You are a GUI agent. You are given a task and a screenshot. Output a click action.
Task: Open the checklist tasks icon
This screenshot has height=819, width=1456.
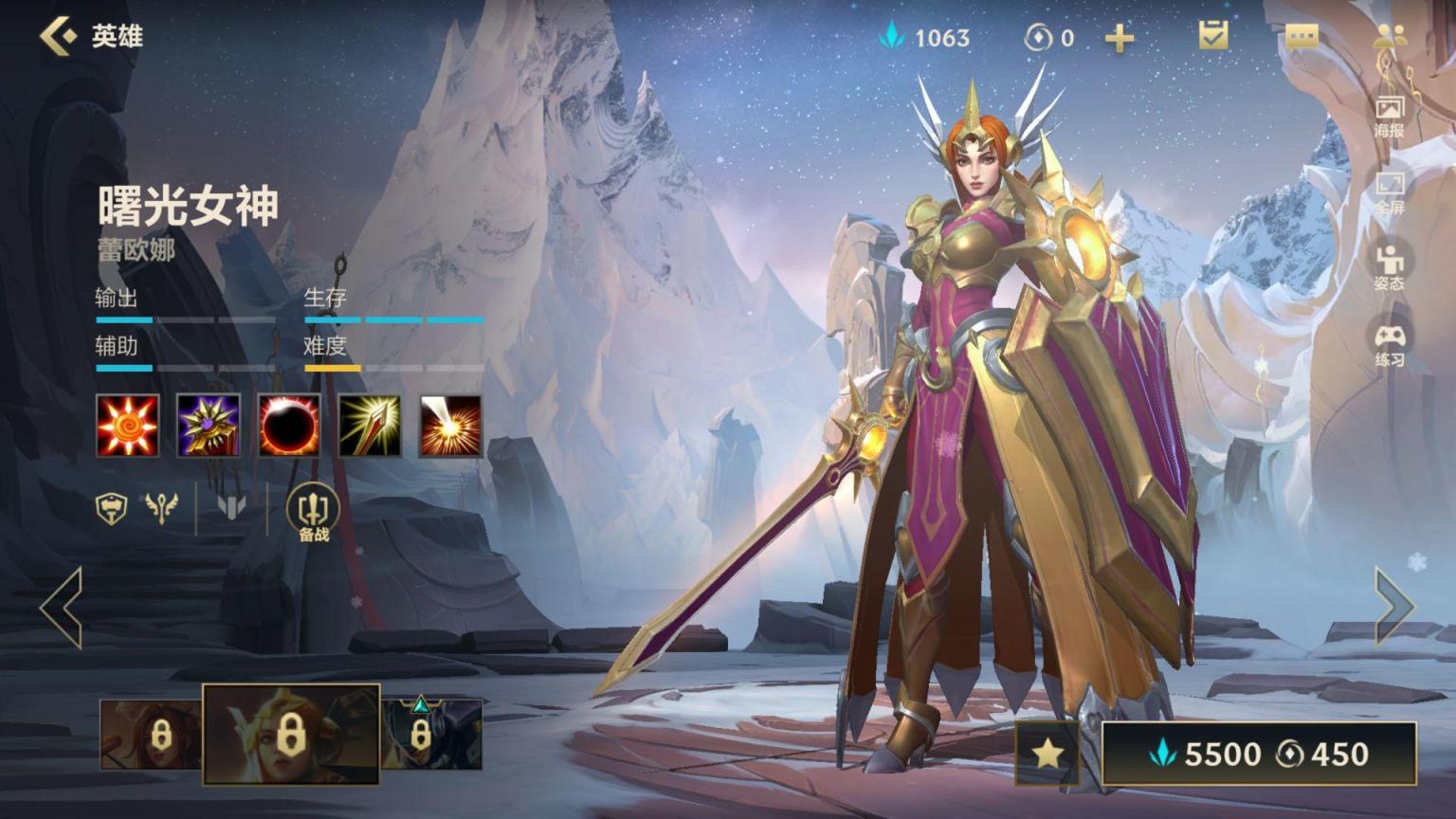[1213, 36]
